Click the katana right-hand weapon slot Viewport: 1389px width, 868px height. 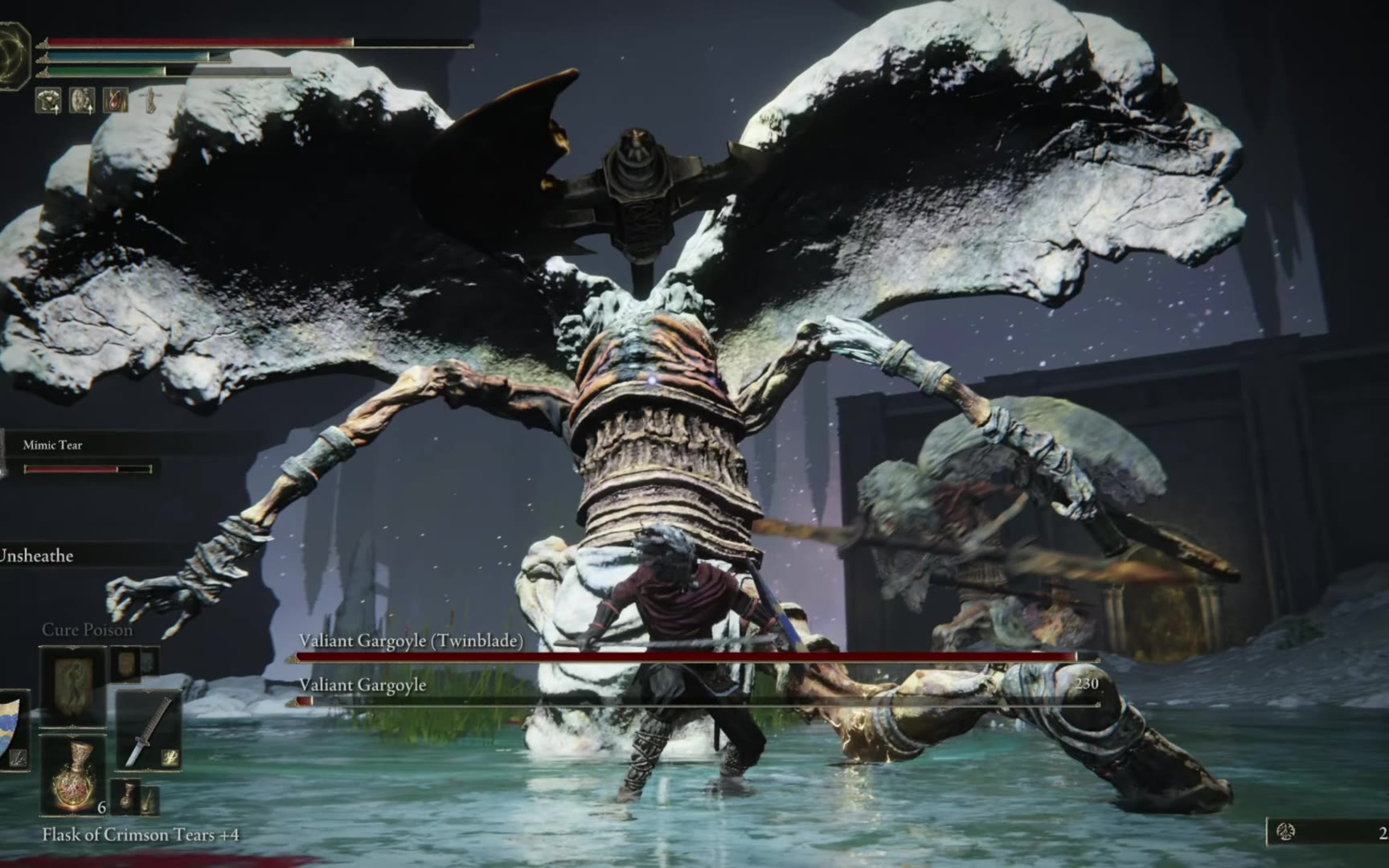click(x=148, y=730)
